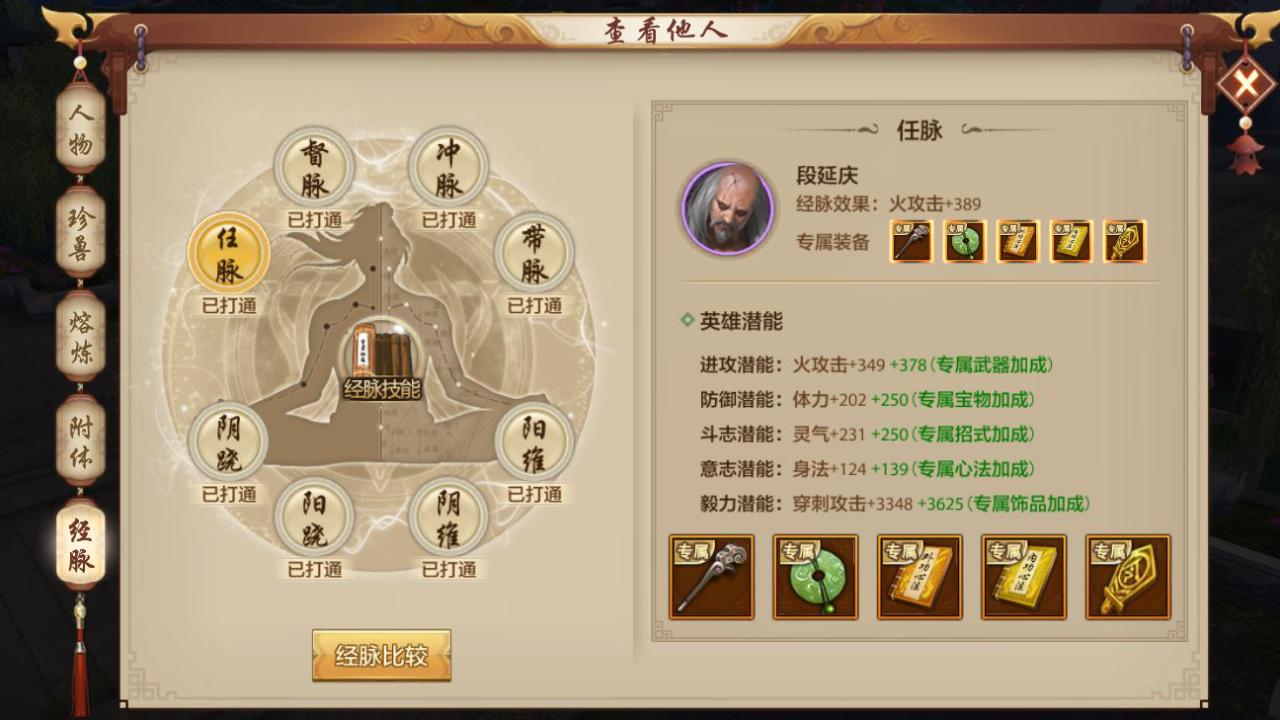Click the 经脉比较 comparison button

pyautogui.click(x=380, y=653)
